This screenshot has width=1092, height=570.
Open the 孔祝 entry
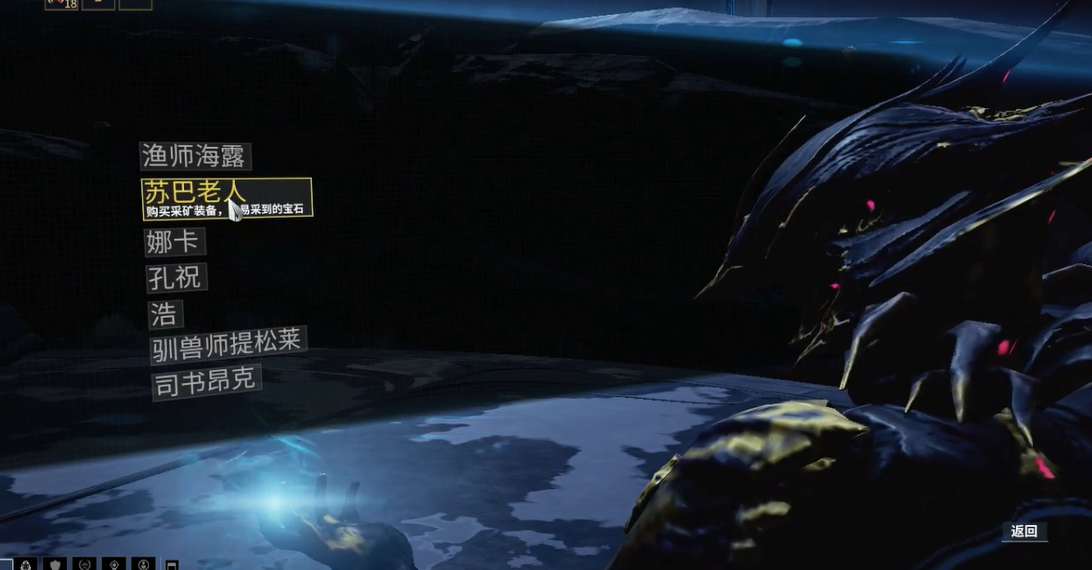tap(176, 278)
